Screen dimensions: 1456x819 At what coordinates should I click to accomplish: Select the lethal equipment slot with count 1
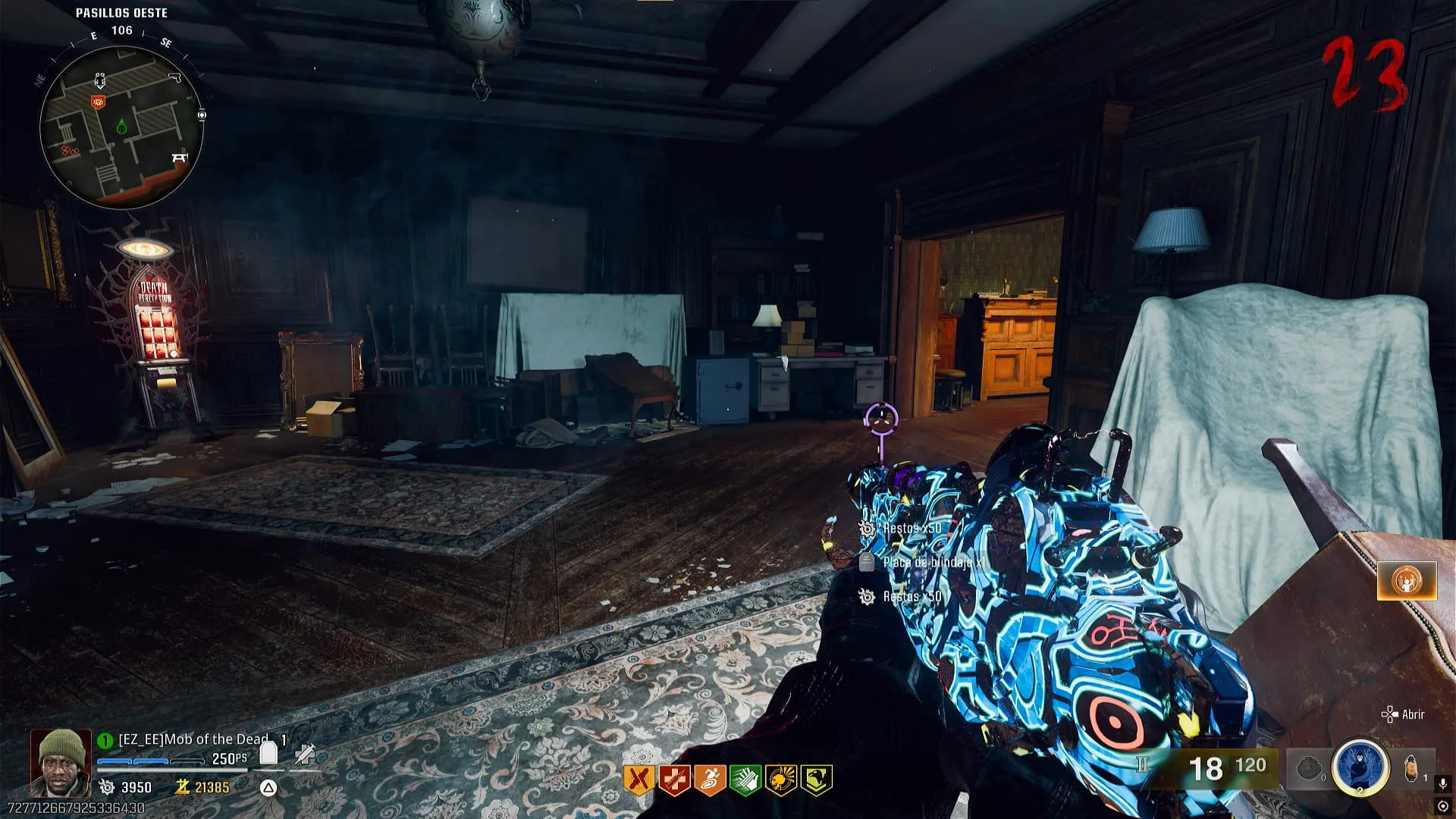(x=1412, y=767)
